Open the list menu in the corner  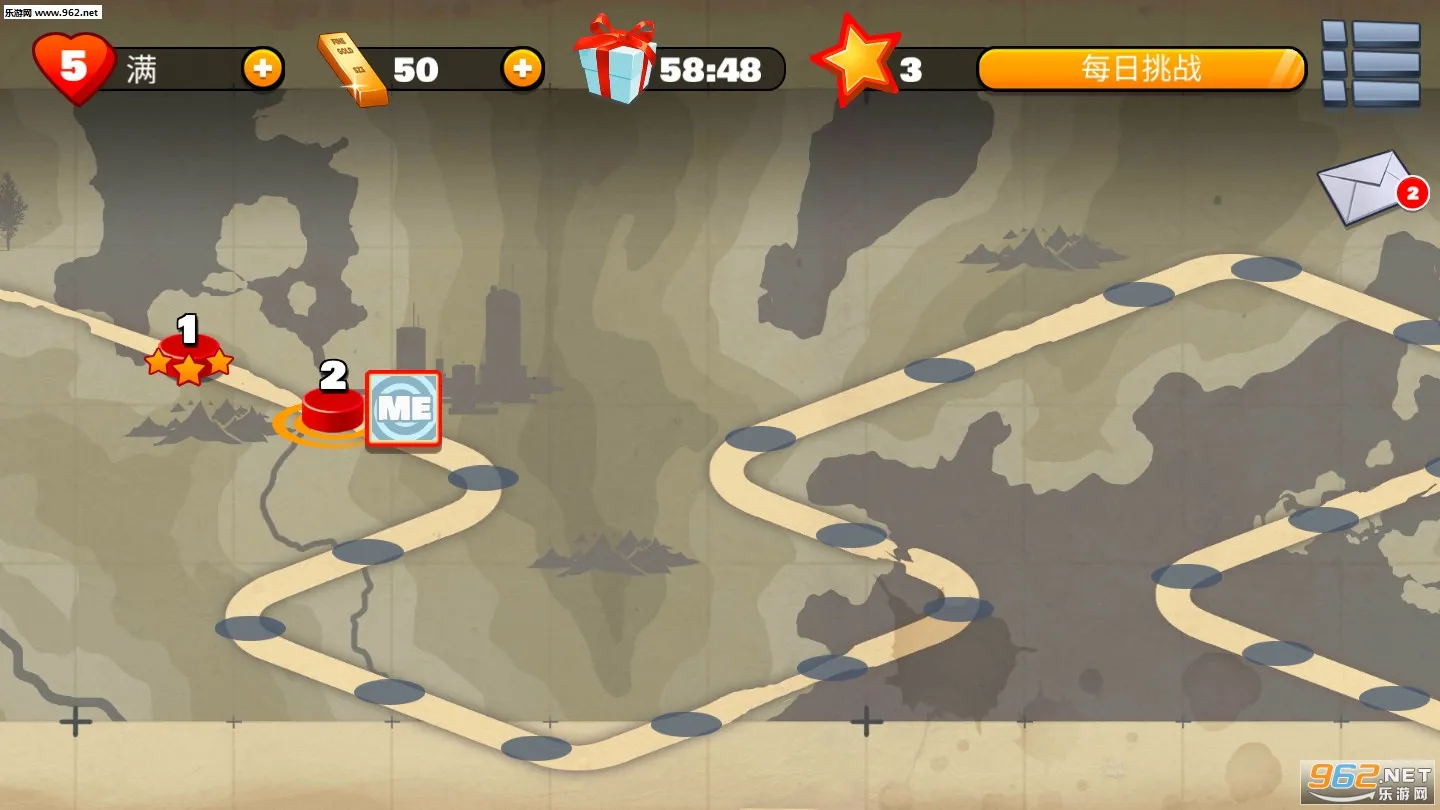click(x=1371, y=63)
